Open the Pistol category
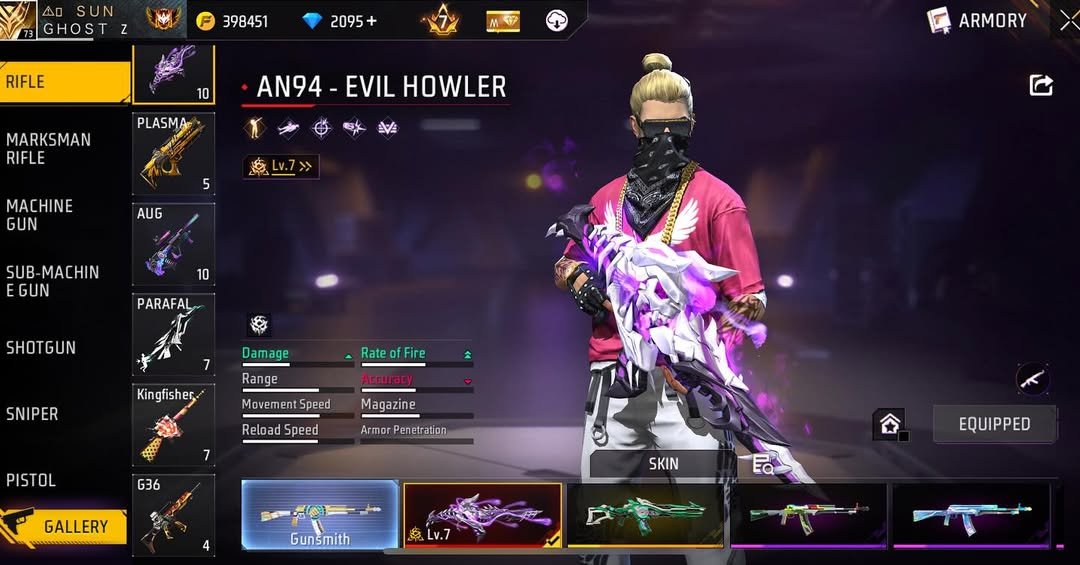 point(60,480)
